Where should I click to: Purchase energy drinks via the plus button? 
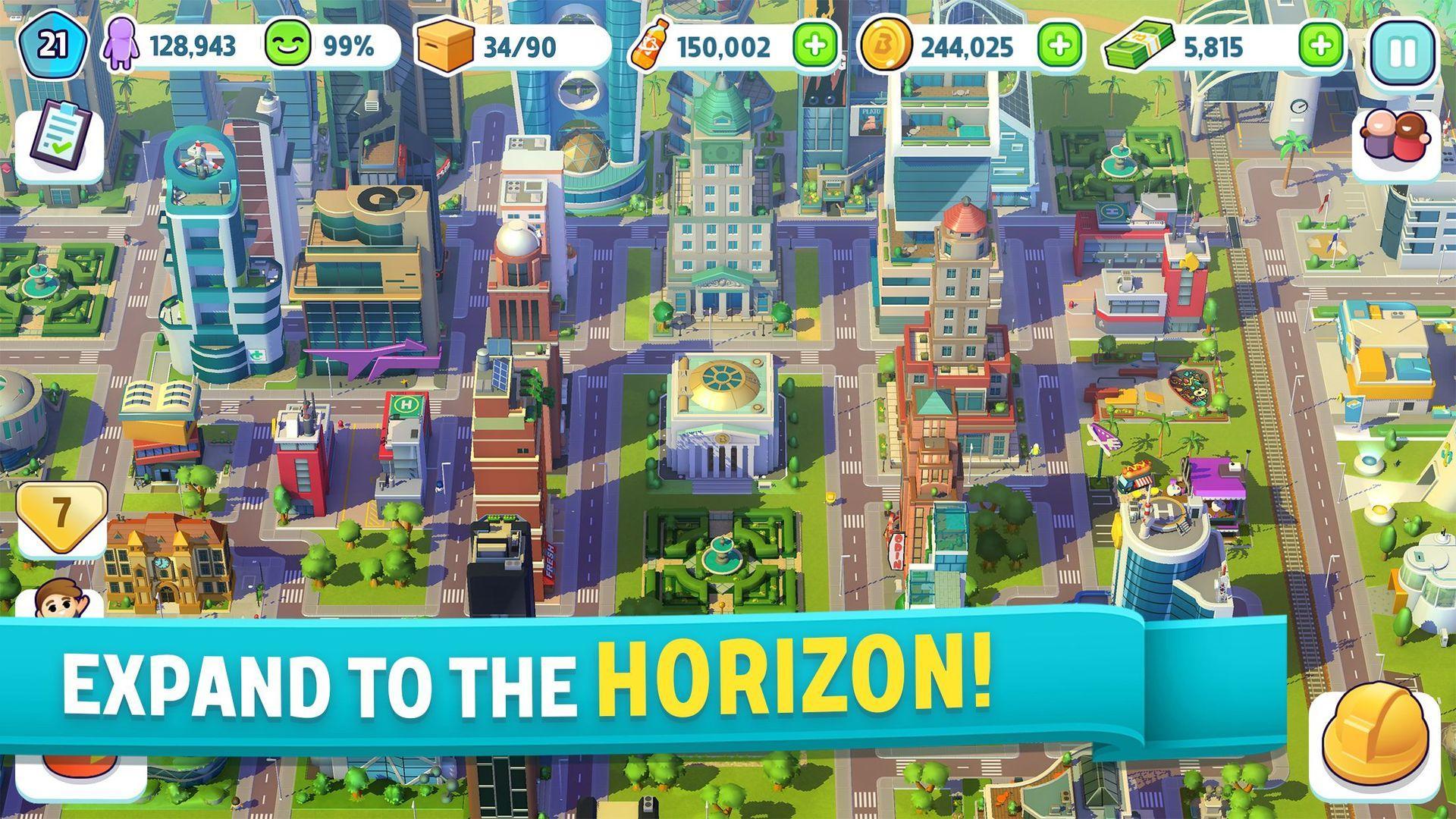814,47
